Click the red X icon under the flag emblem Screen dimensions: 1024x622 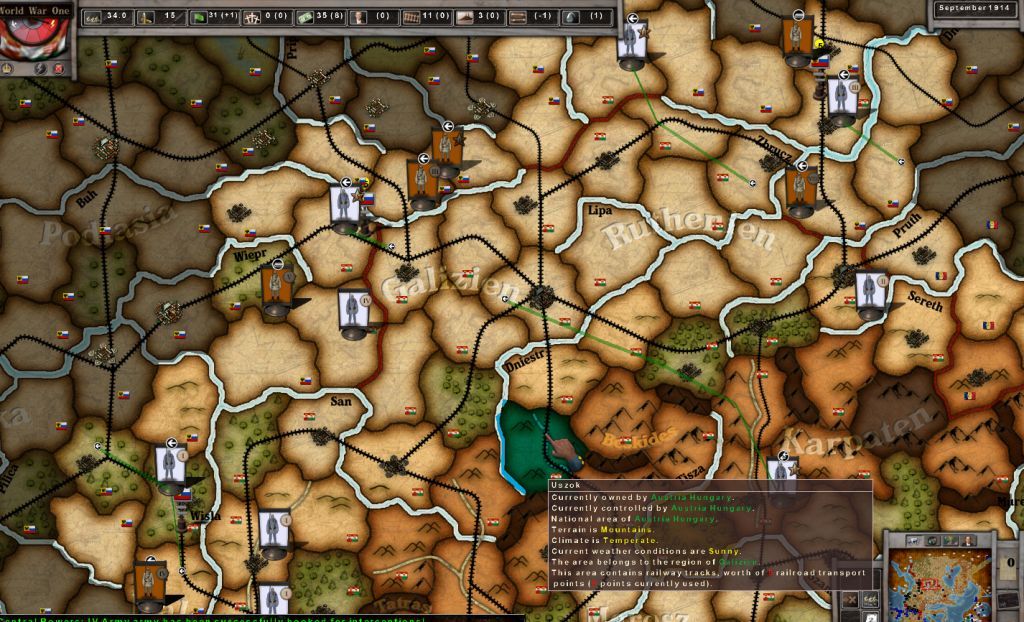(x=58, y=68)
